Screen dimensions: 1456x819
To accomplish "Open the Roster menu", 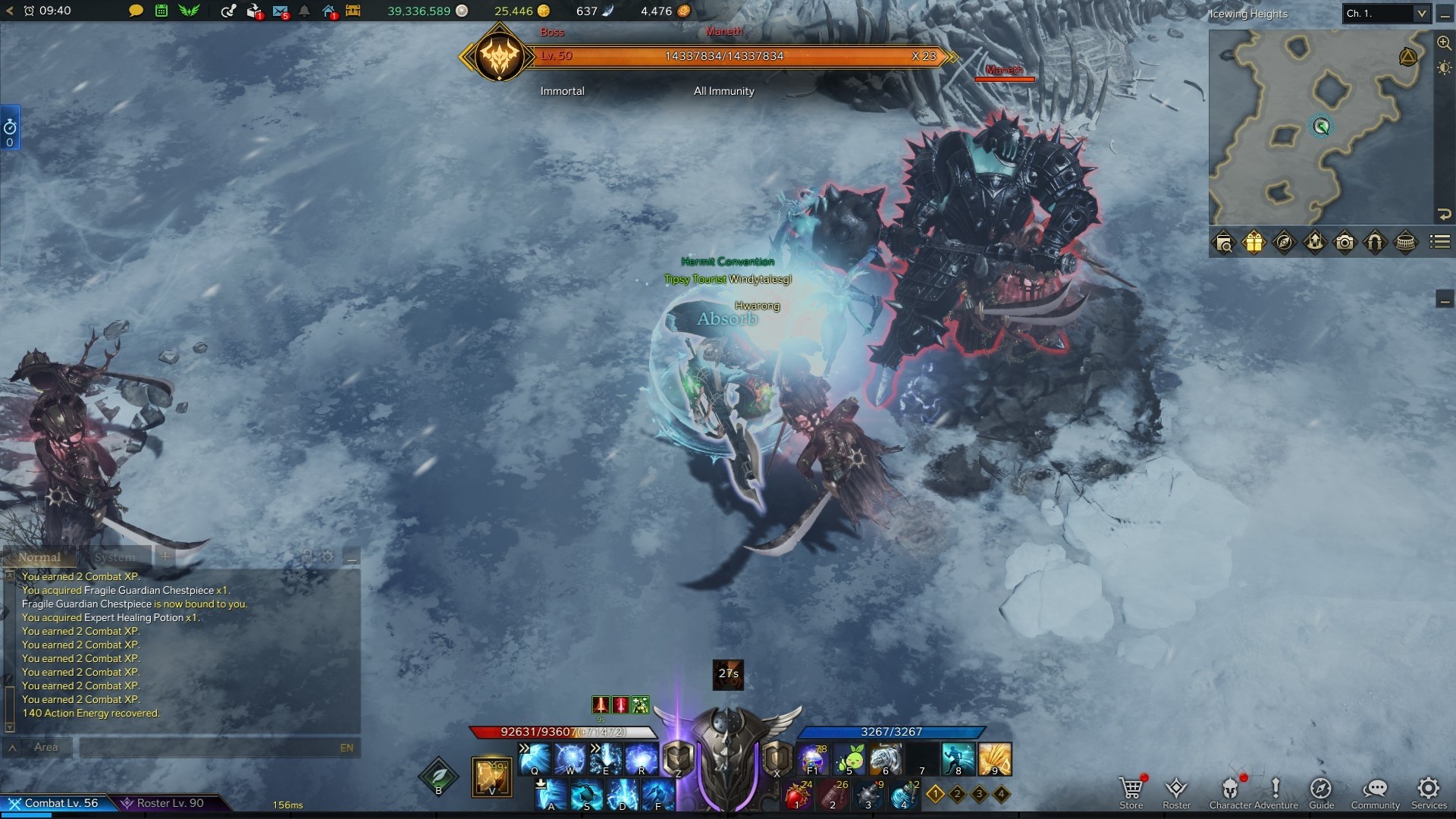I will click(1176, 789).
